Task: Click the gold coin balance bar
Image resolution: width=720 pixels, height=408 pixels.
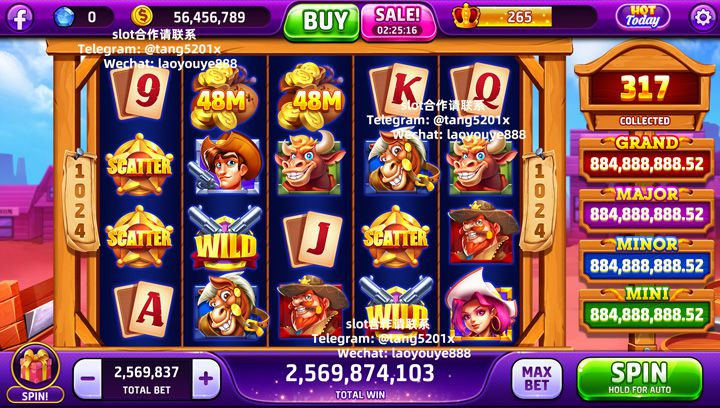Action: tap(200, 17)
